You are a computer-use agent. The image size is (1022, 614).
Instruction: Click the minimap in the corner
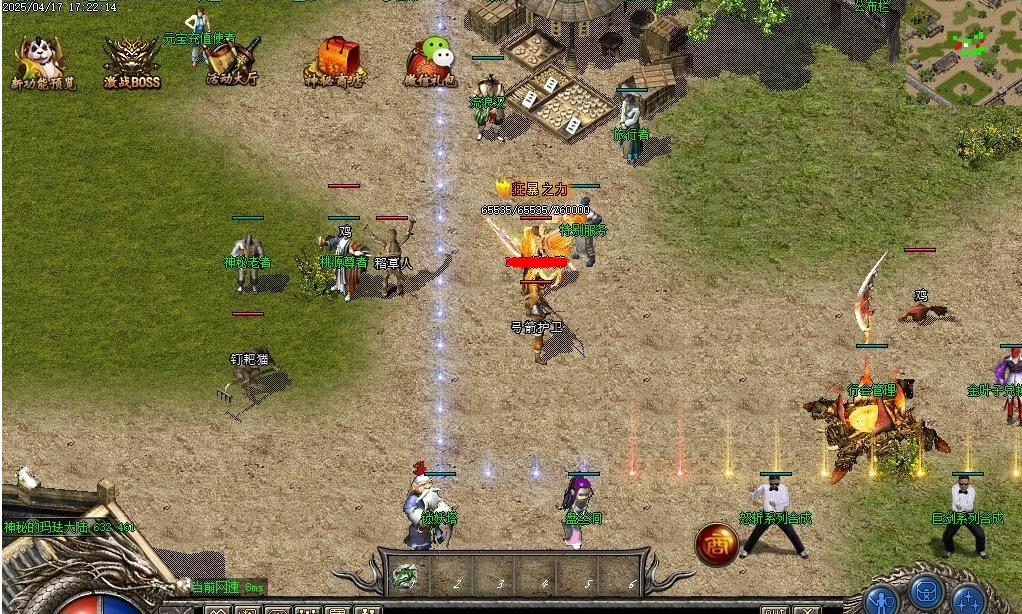pos(962,50)
